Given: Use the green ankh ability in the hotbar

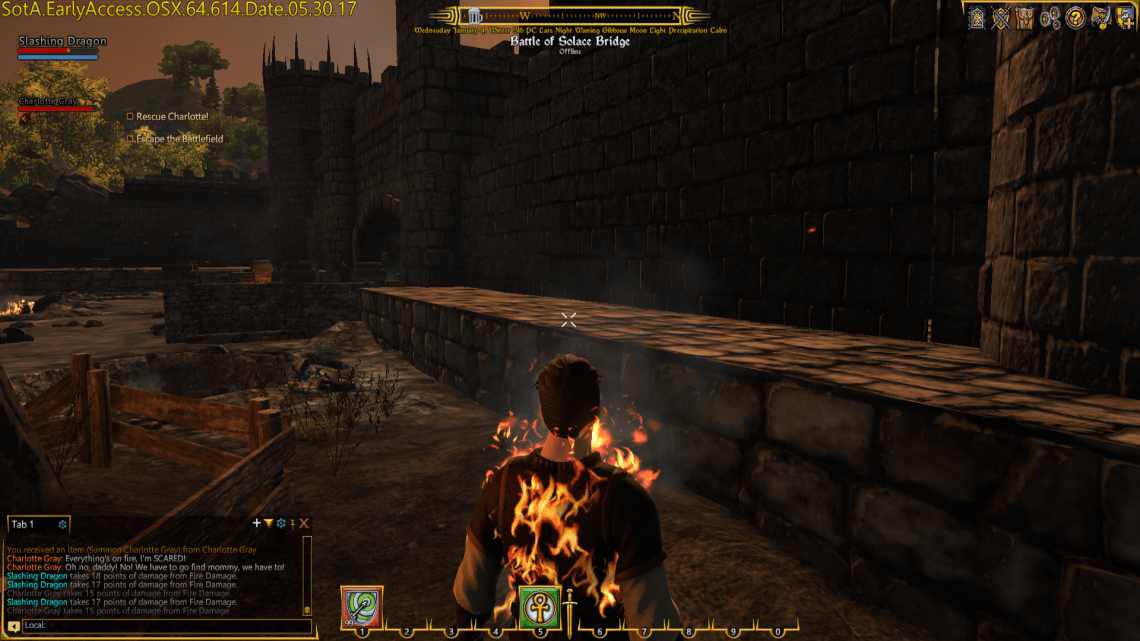Looking at the screenshot, I should click(538, 607).
